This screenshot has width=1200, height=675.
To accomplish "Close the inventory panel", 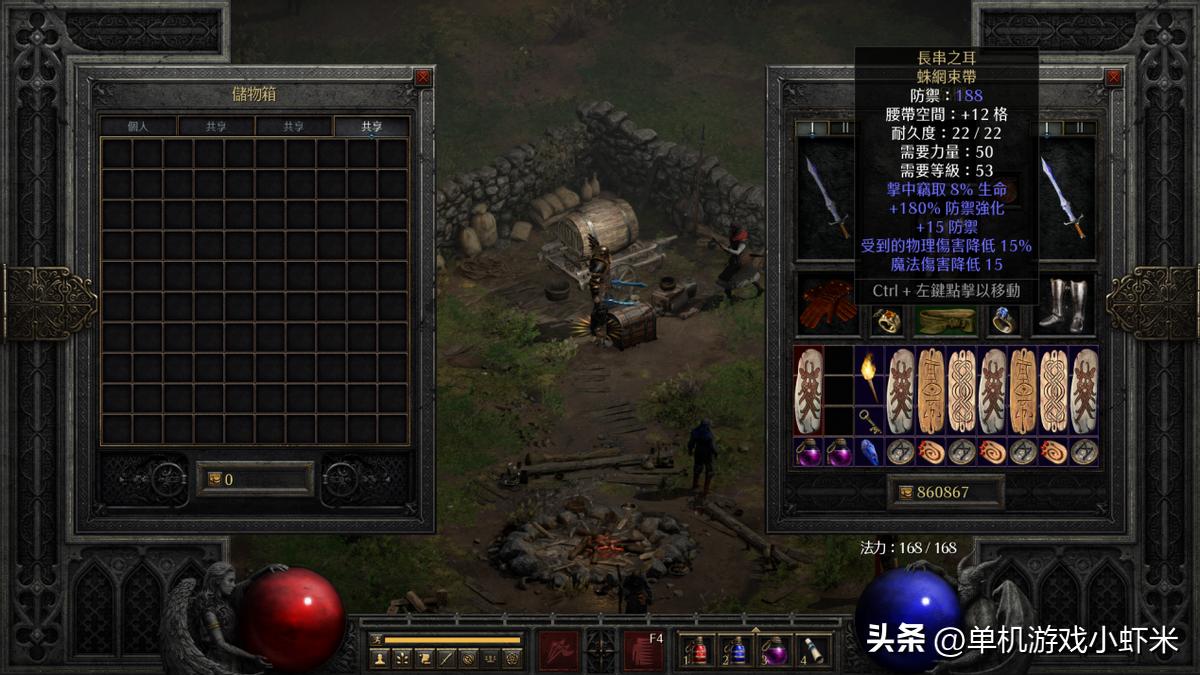I will 1113,77.
